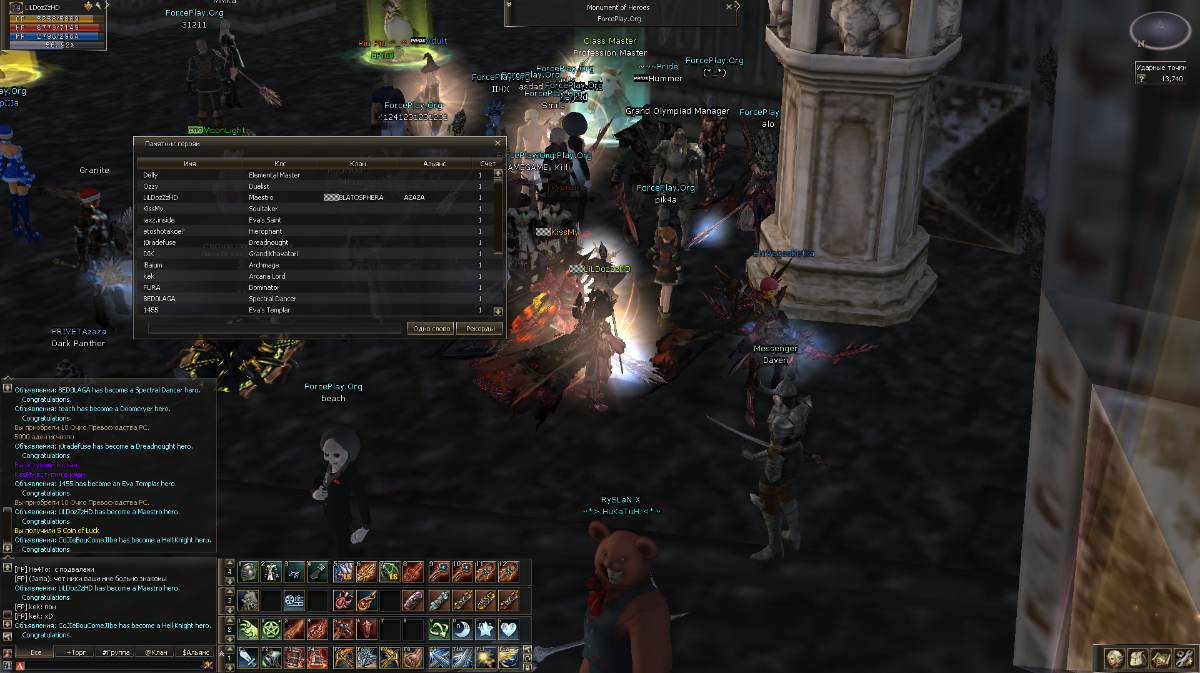1200x673 pixels.
Task: Open the inventory bag icon
Action: click(1137, 657)
